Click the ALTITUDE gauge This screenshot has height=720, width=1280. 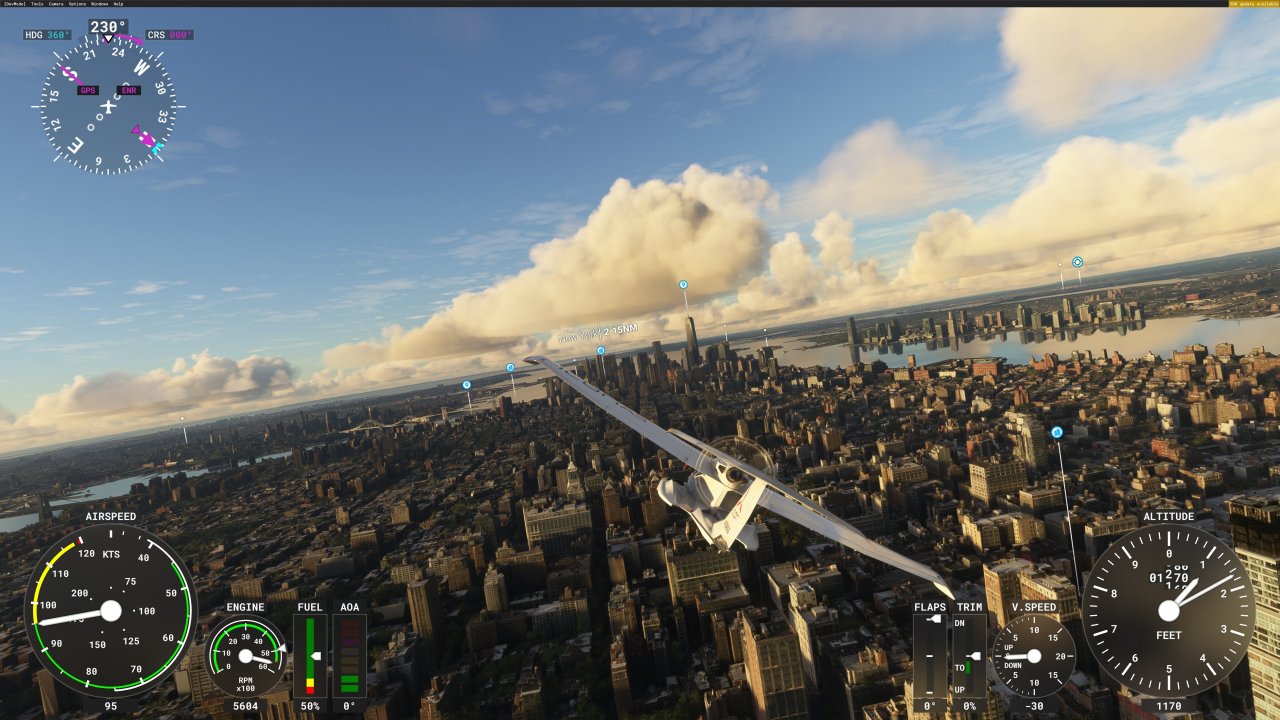[x=1168, y=612]
